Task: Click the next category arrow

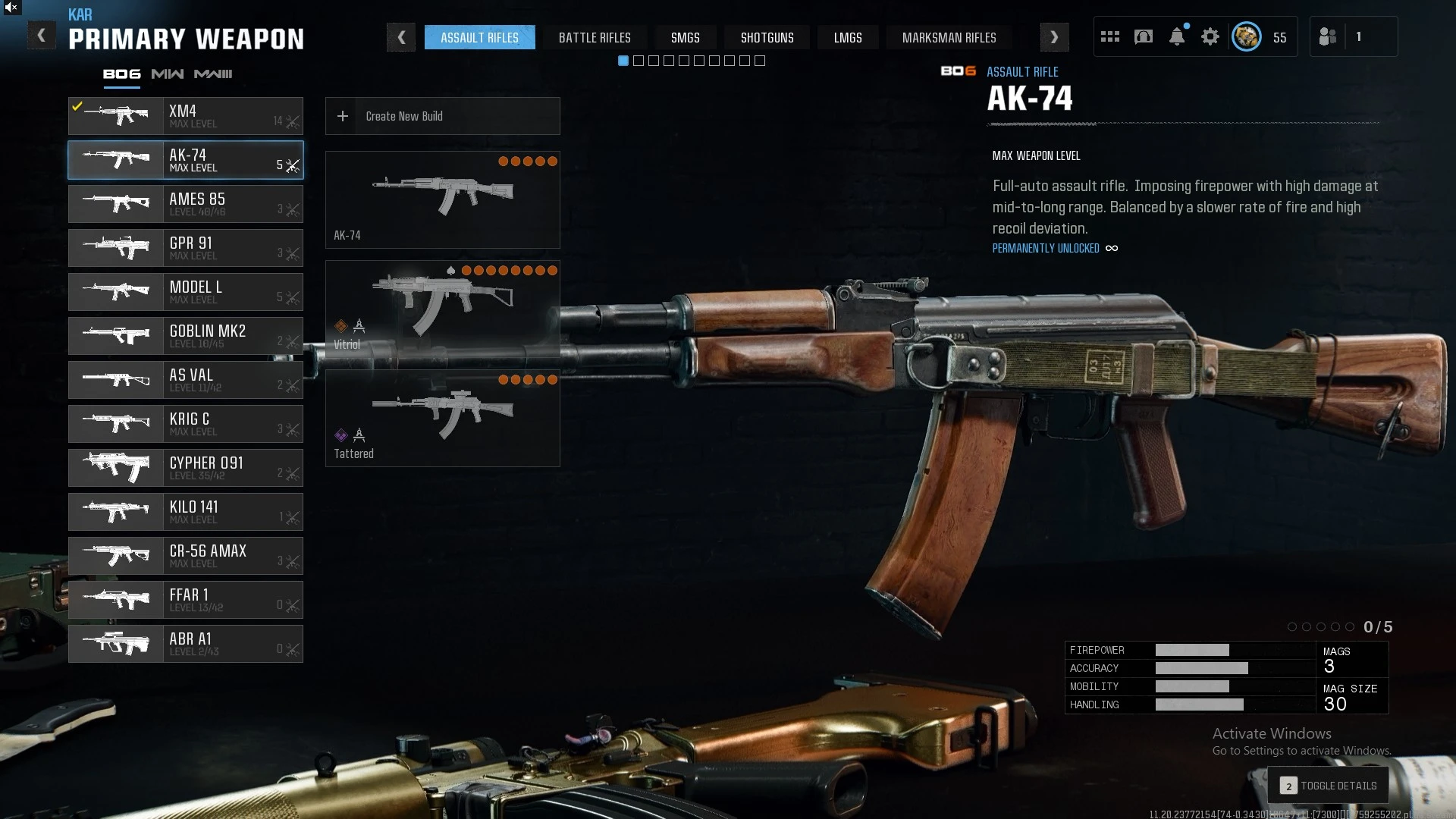Action: pos(1054,37)
